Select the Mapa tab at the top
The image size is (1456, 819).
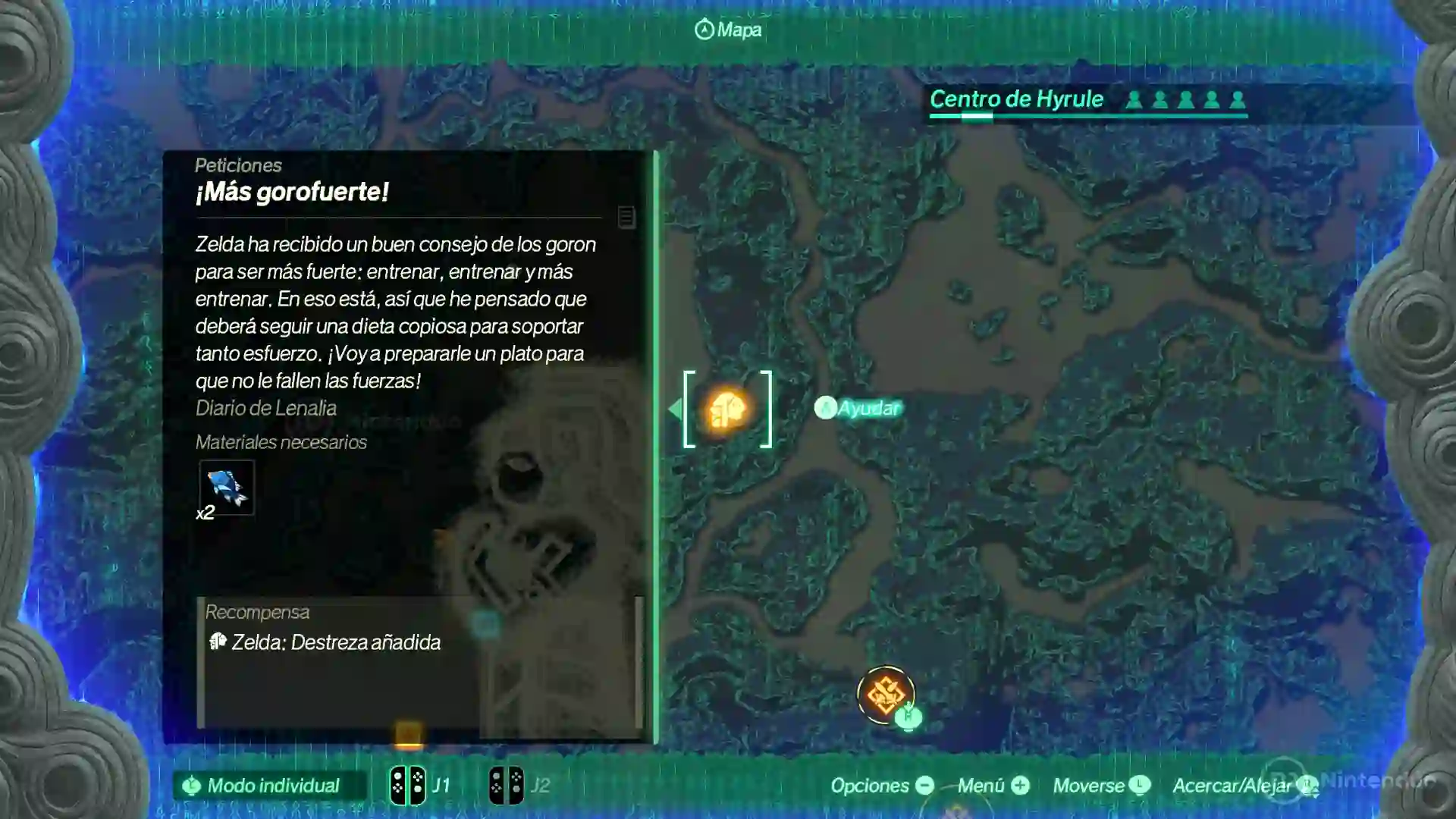point(726,30)
